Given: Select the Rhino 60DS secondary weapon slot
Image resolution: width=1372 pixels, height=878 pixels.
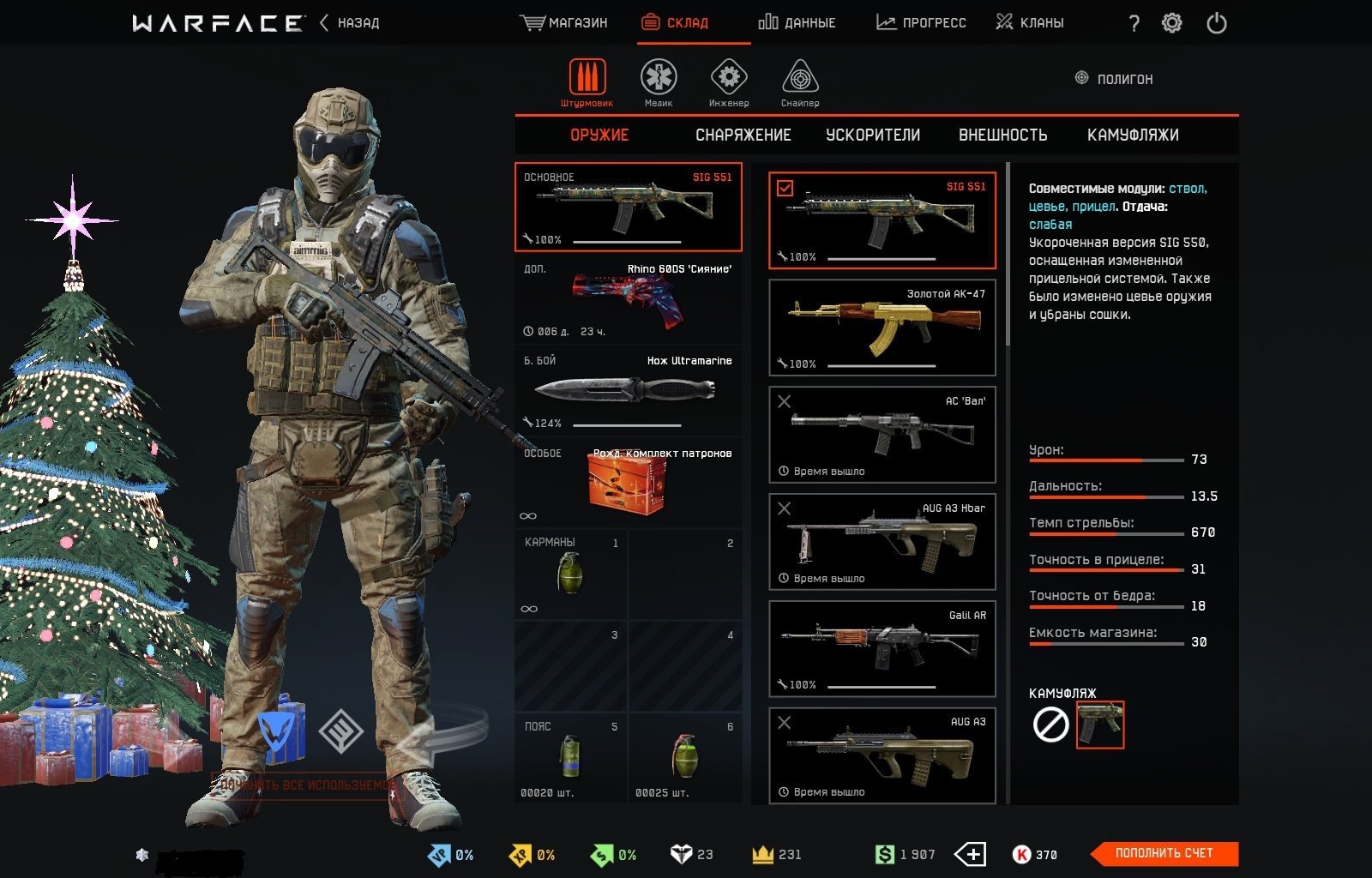Looking at the screenshot, I should [x=628, y=299].
